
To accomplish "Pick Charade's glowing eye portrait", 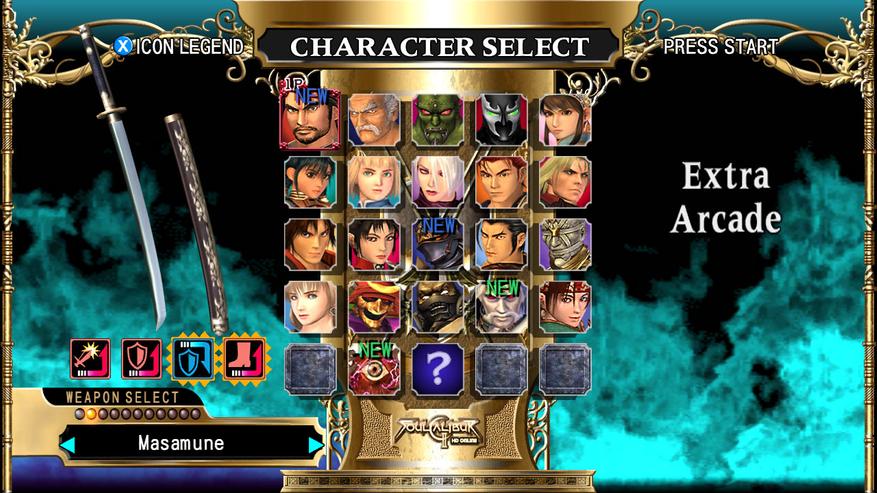I will tap(374, 368).
